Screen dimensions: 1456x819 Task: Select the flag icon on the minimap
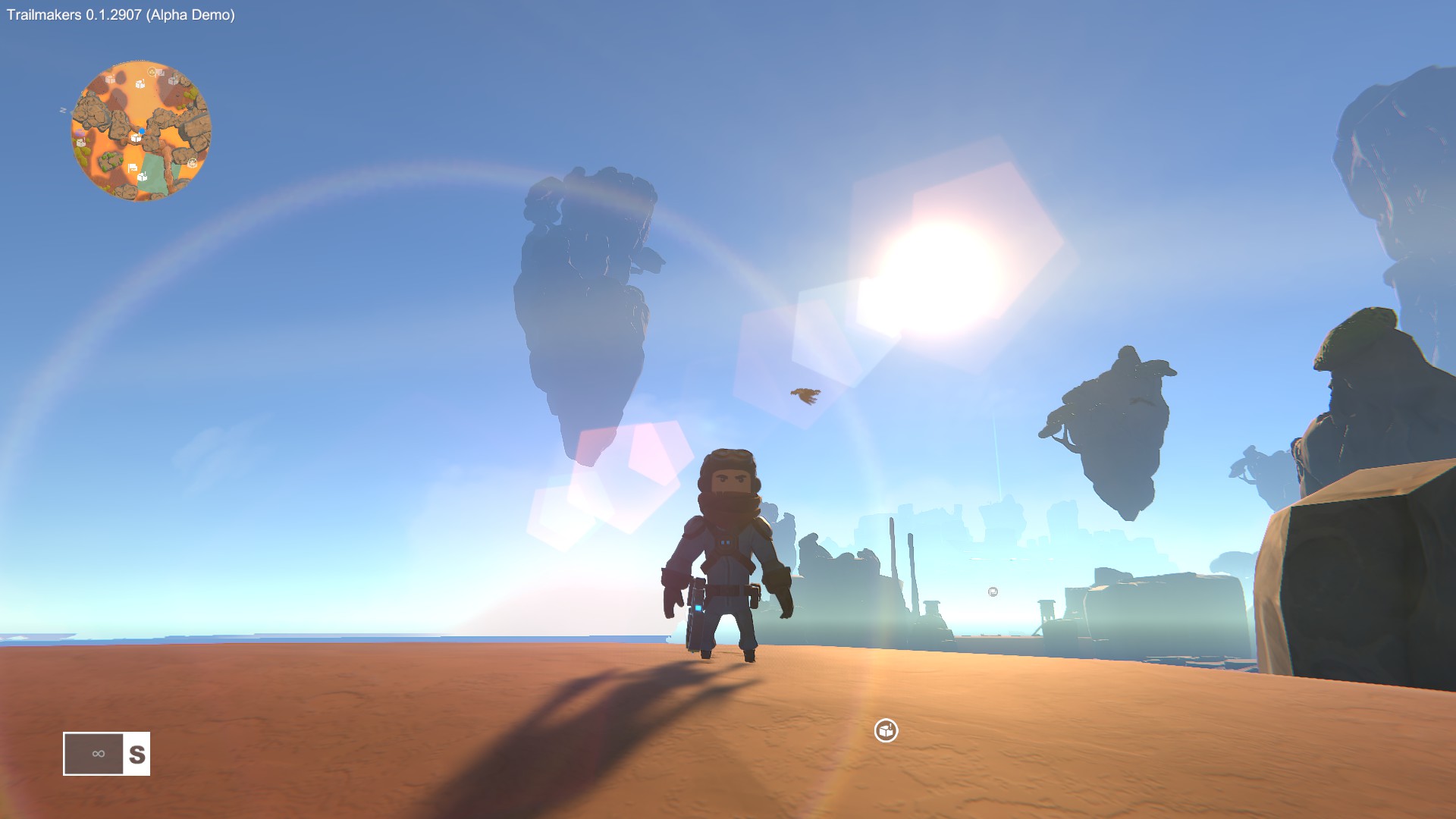point(133,168)
